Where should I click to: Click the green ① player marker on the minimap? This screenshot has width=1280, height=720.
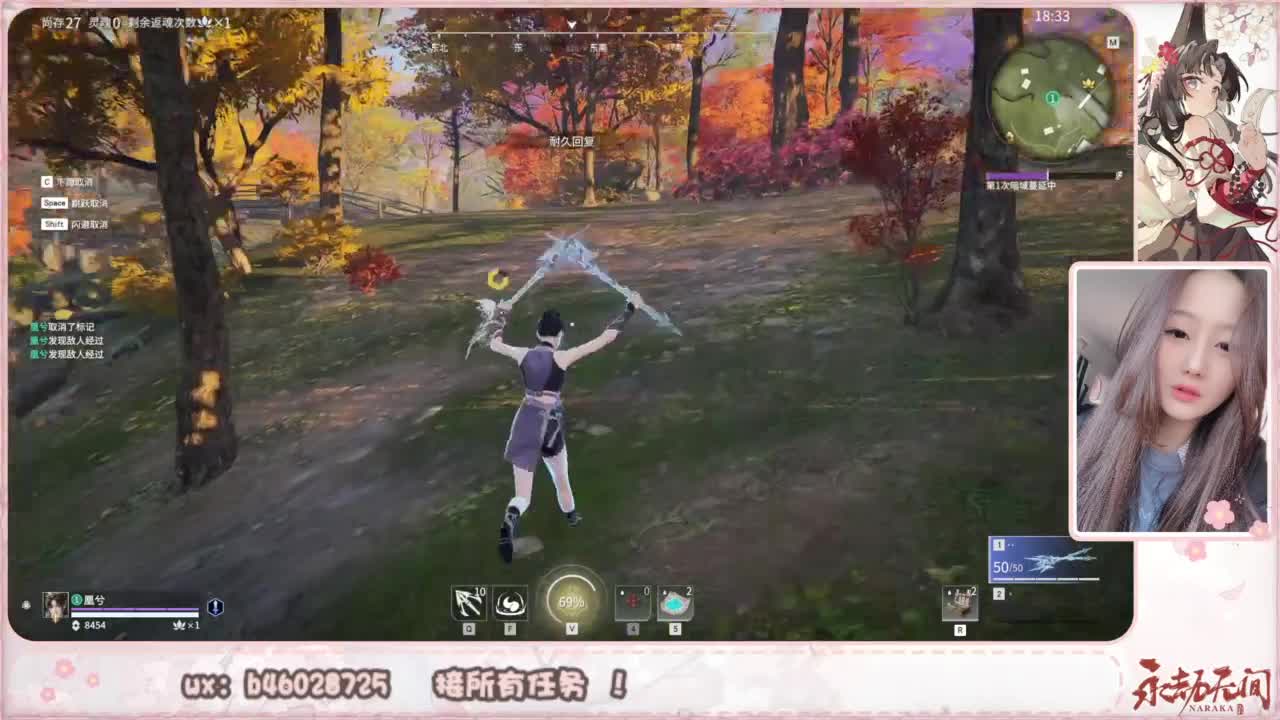click(1052, 98)
